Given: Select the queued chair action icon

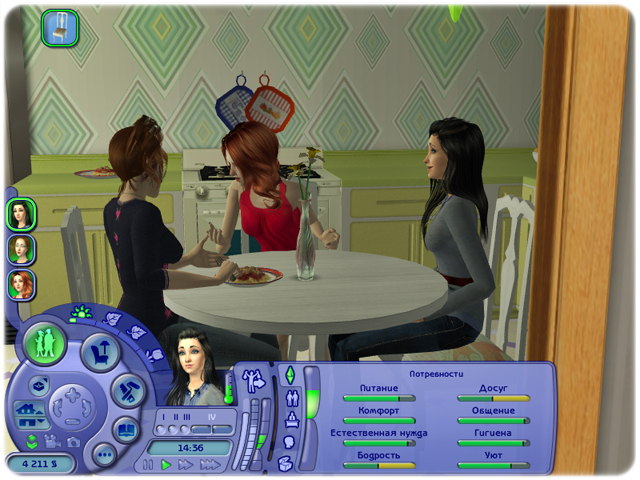Looking at the screenshot, I should click(60, 27).
